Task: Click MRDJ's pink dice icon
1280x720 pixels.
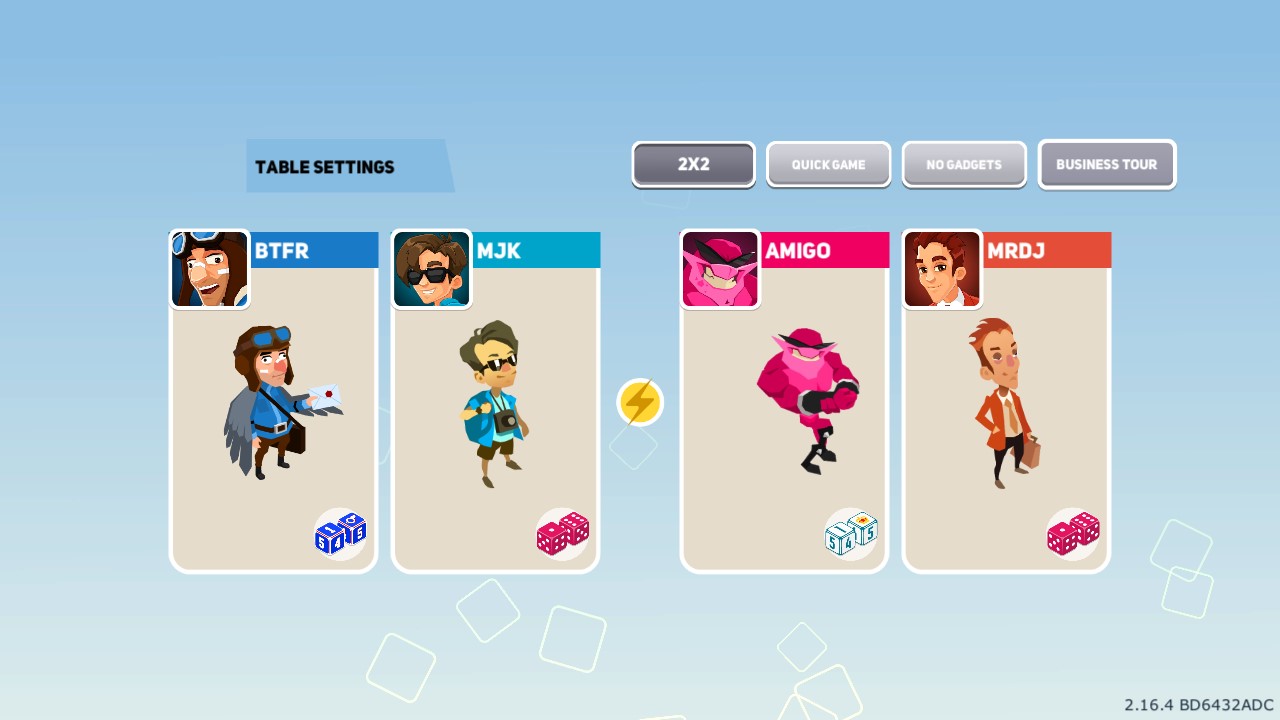Action: 1072,533
